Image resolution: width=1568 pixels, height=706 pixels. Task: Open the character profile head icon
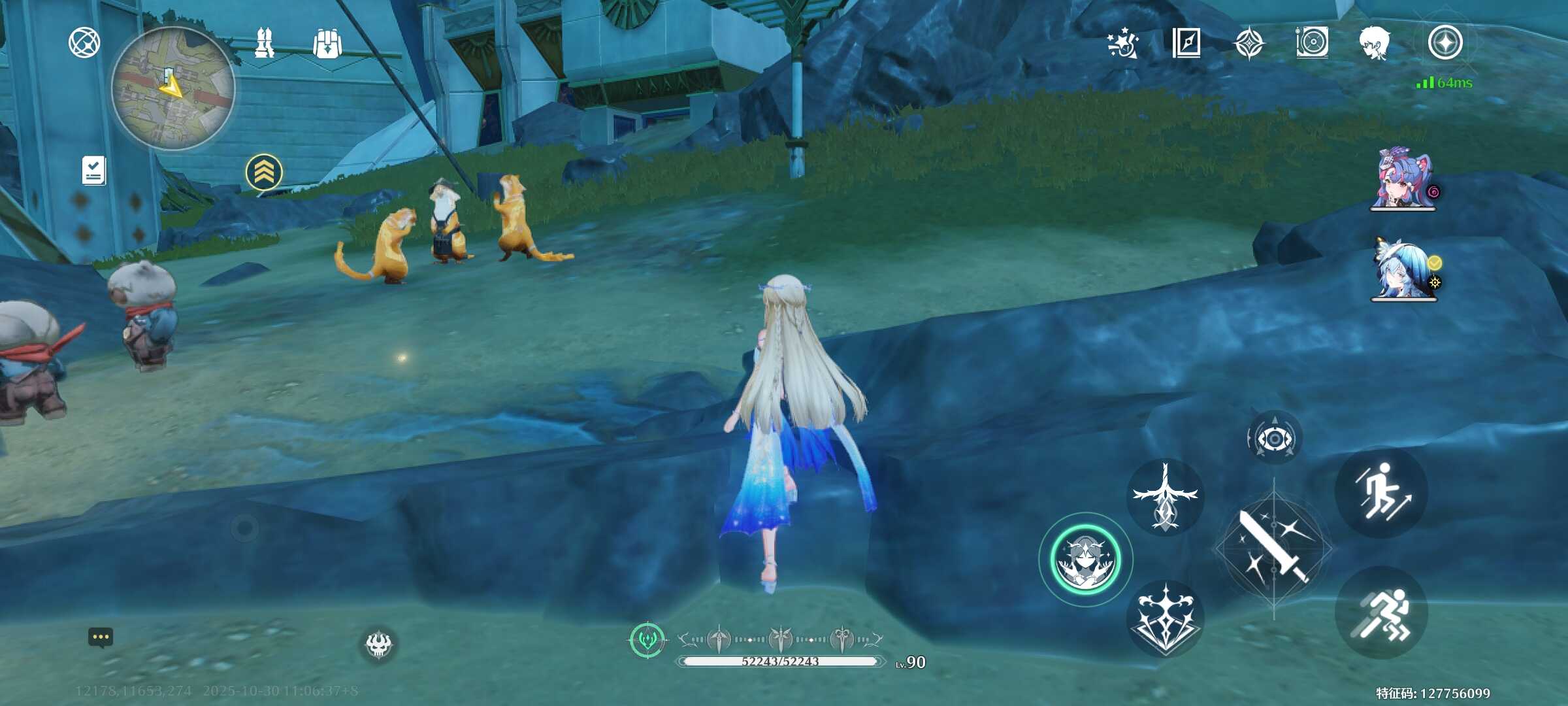[1375, 43]
